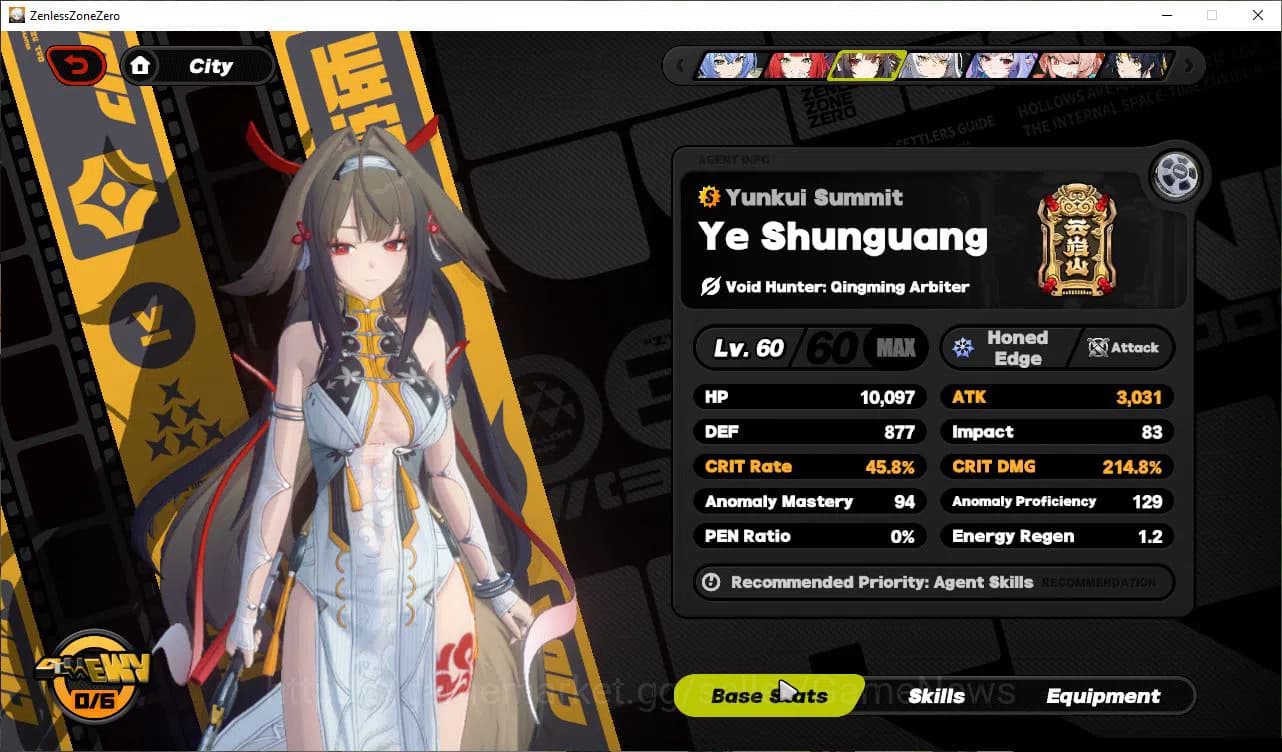
Task: Click the Recommended Priority info icon
Action: tap(712, 582)
